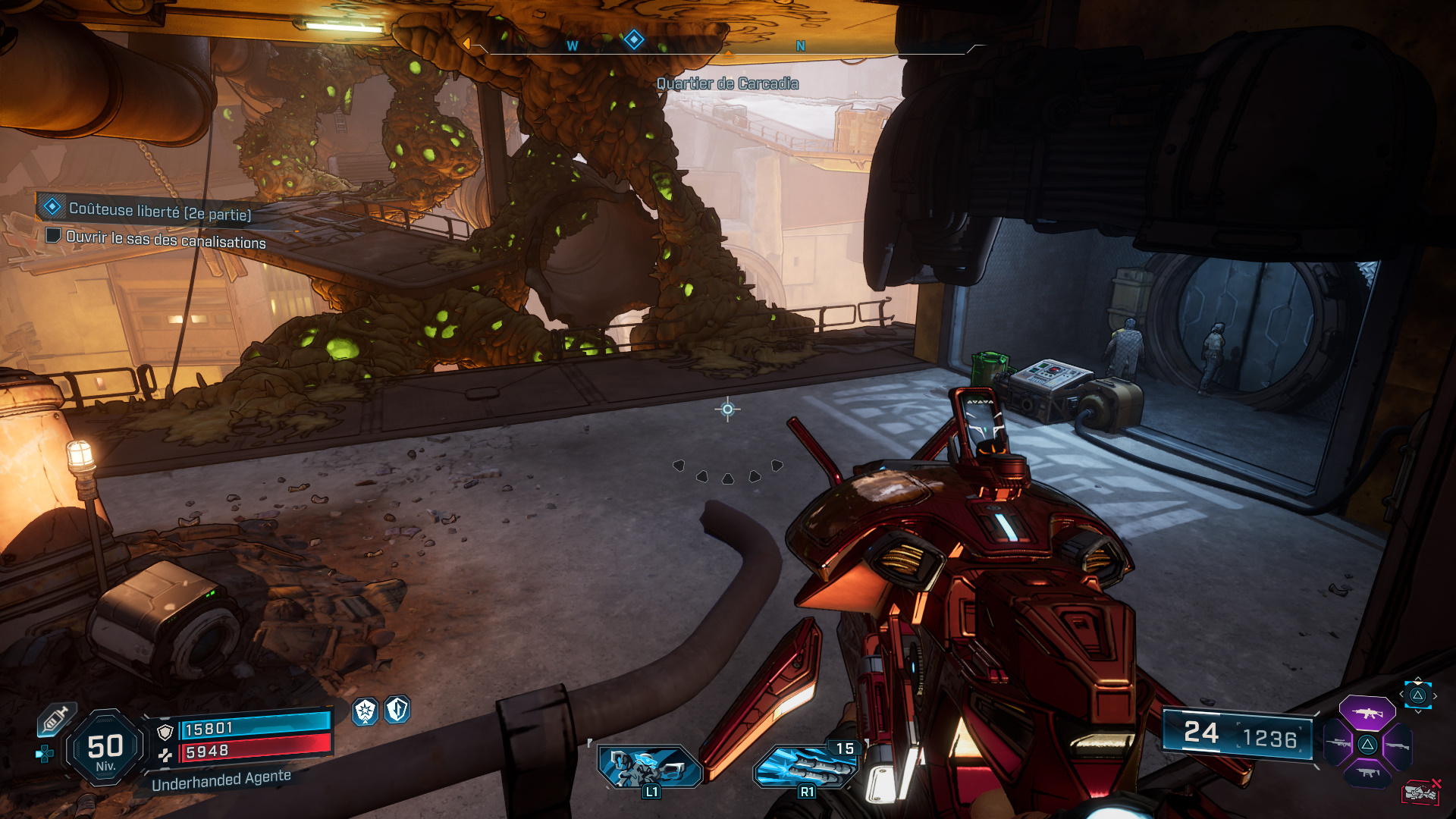Screen dimensions: 1456x819
Task: Expand the right chevron on the weapon swap indicator
Action: [1435, 695]
